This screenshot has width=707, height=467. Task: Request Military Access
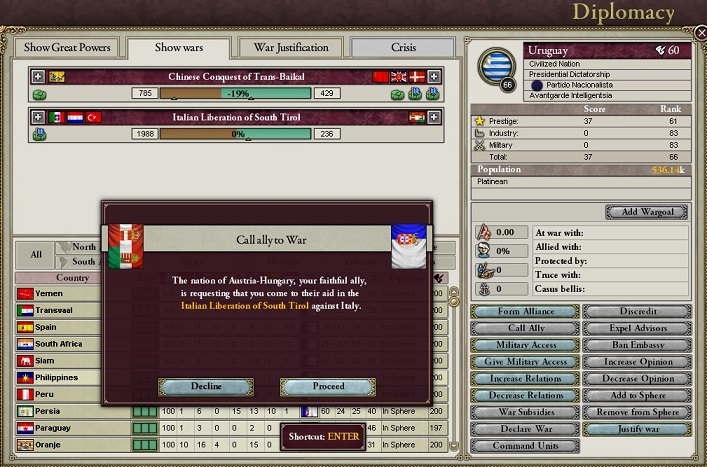click(x=526, y=345)
